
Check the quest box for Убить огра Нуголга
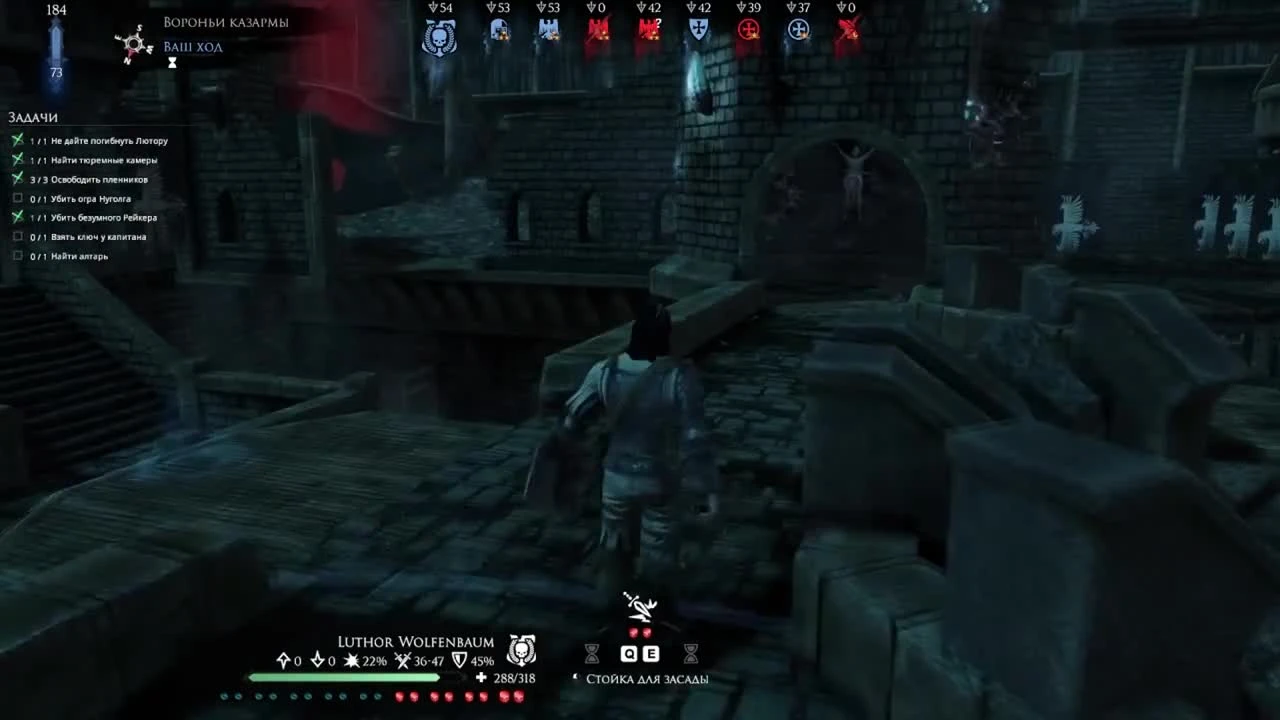(x=17, y=198)
